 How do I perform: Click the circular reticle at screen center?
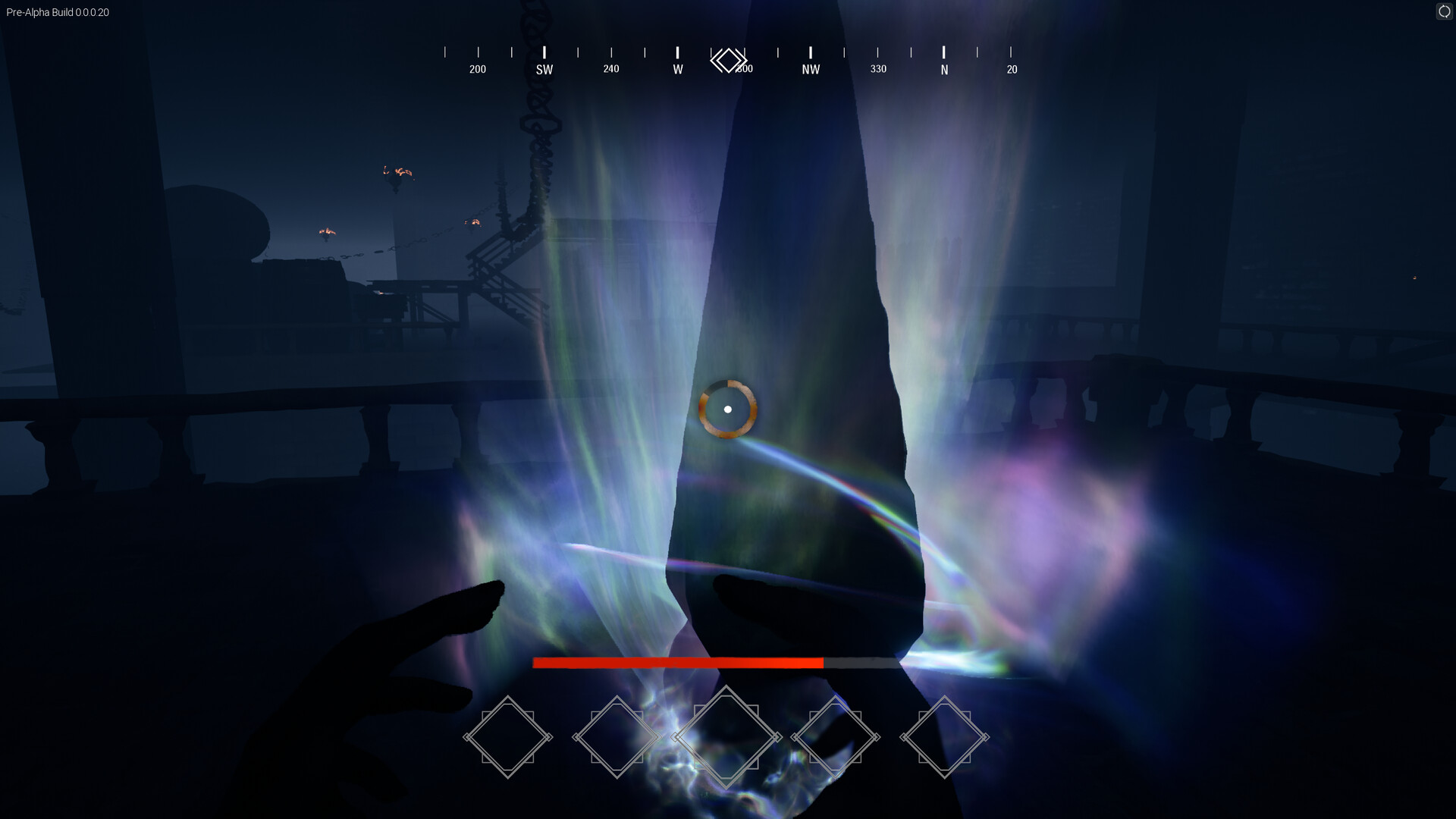[x=728, y=409]
